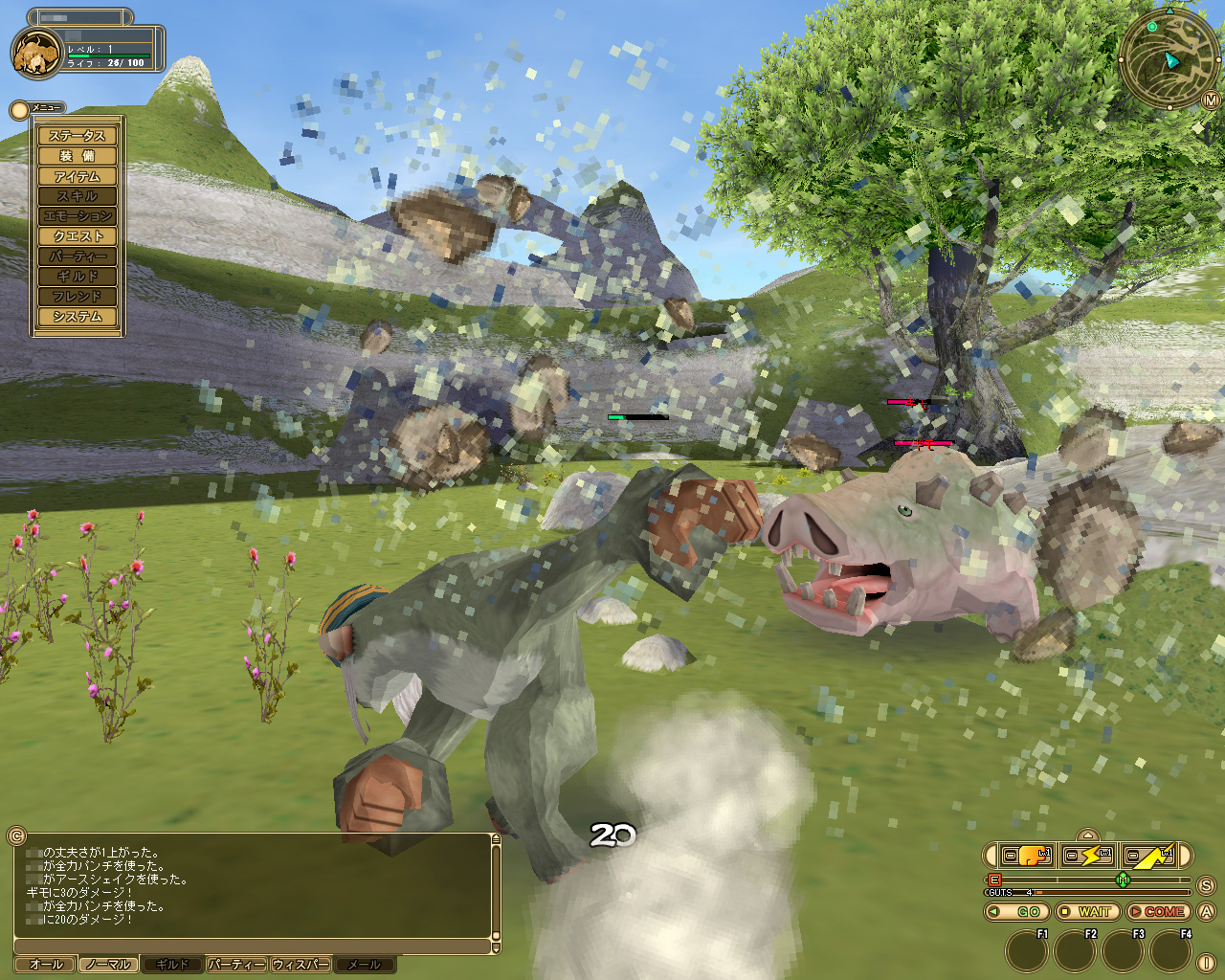This screenshot has width=1225, height=980.
Task: Open the ステータス (Status) menu entry
Action: click(78, 136)
